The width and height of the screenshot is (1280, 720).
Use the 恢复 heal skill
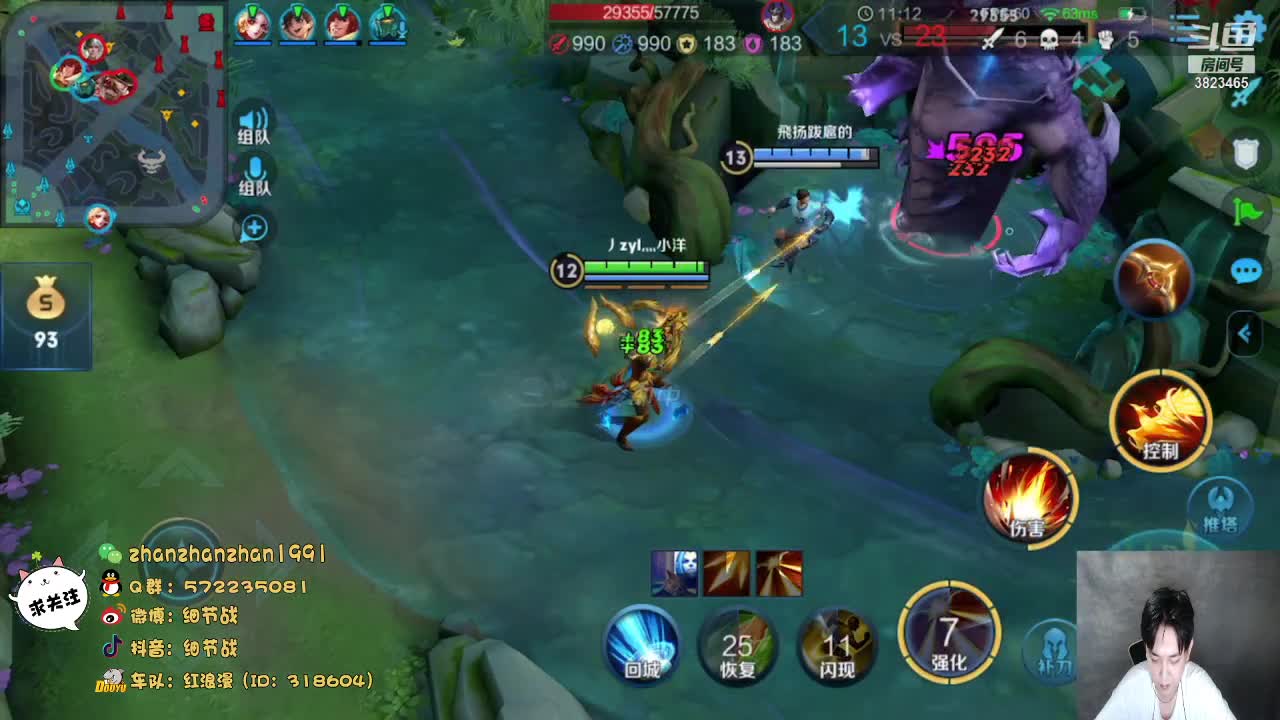coord(738,647)
